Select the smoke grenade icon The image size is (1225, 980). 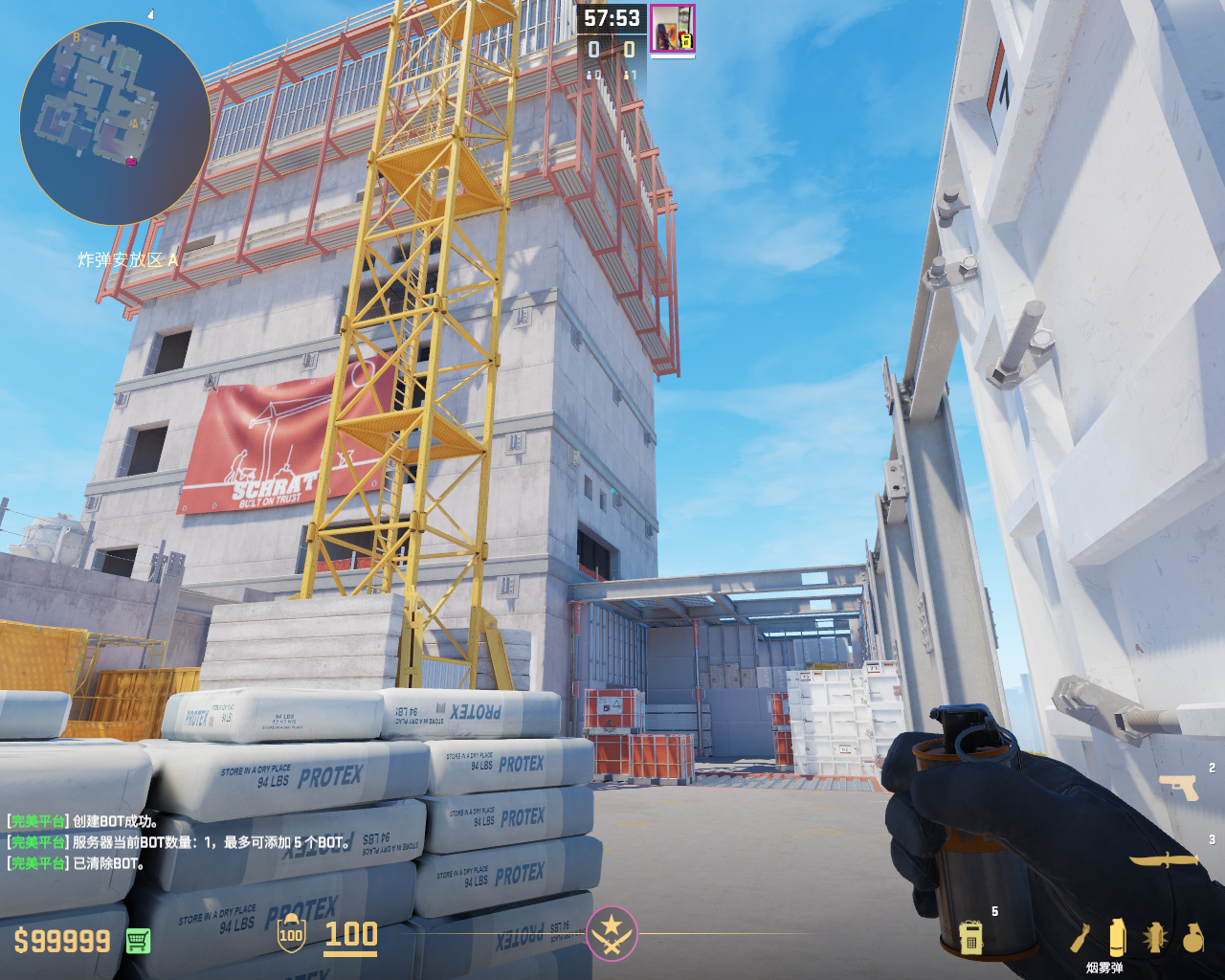tap(1117, 937)
